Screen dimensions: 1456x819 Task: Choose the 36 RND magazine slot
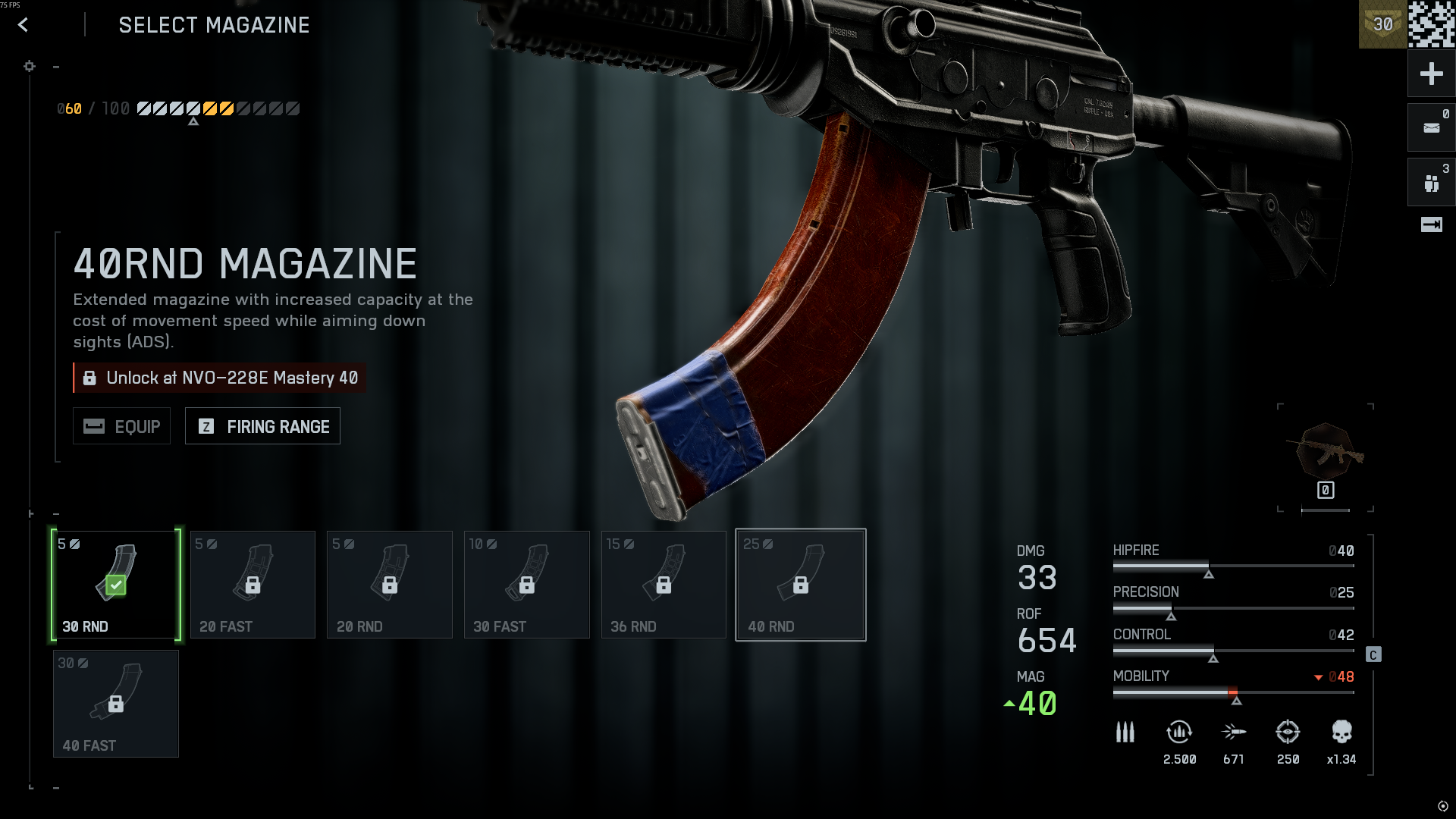(664, 585)
